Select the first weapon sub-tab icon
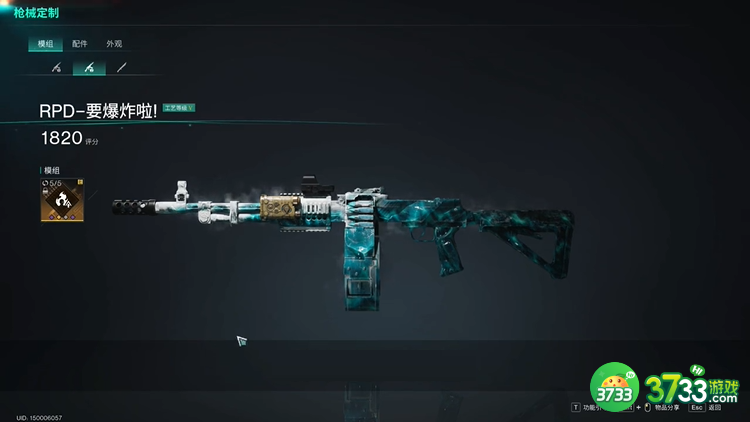 (57, 68)
